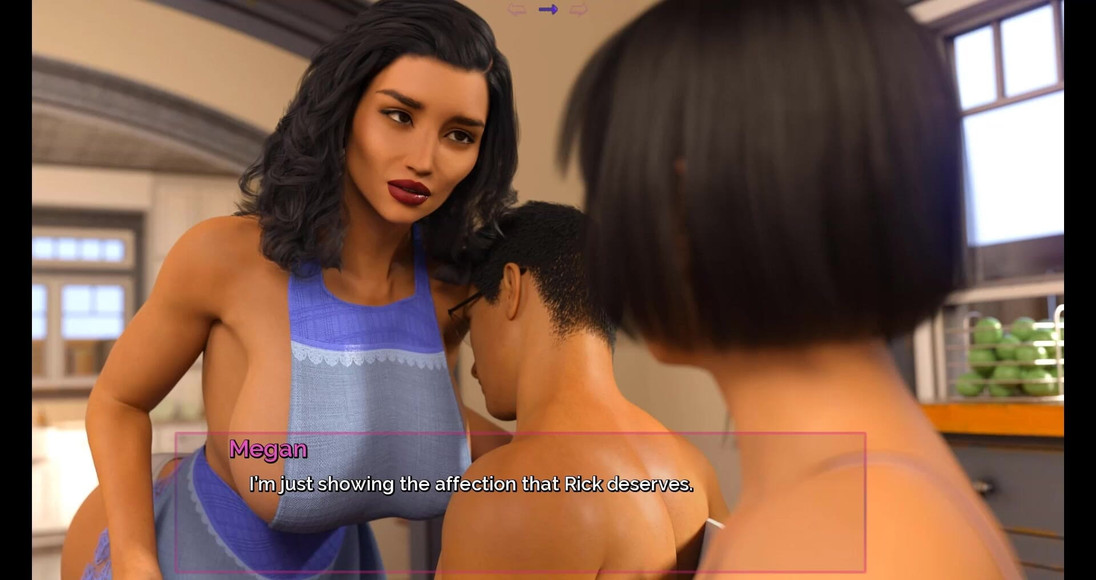Click the solid purple arrow at top
The width and height of the screenshot is (1096, 580).
pos(547,10)
